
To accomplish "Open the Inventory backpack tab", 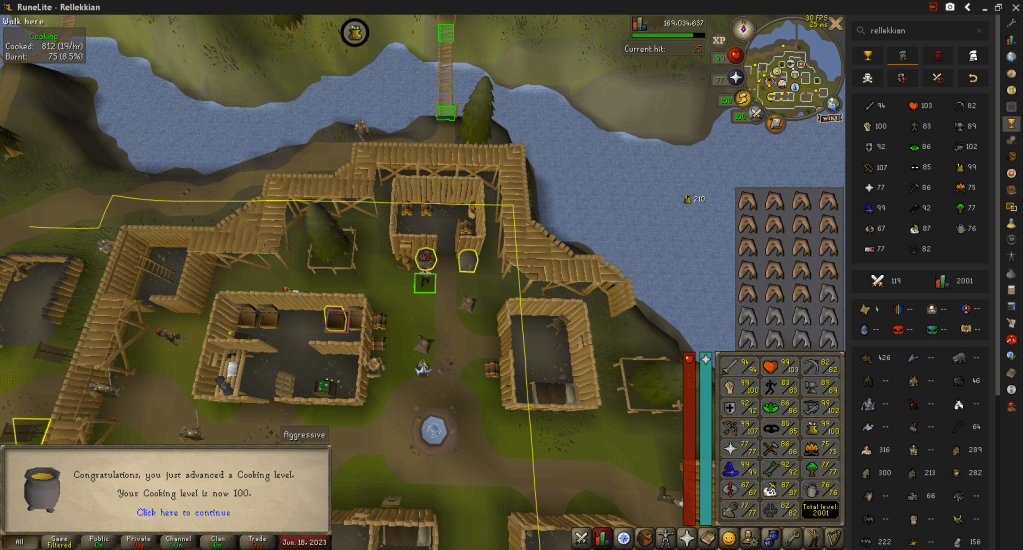I will 646,538.
